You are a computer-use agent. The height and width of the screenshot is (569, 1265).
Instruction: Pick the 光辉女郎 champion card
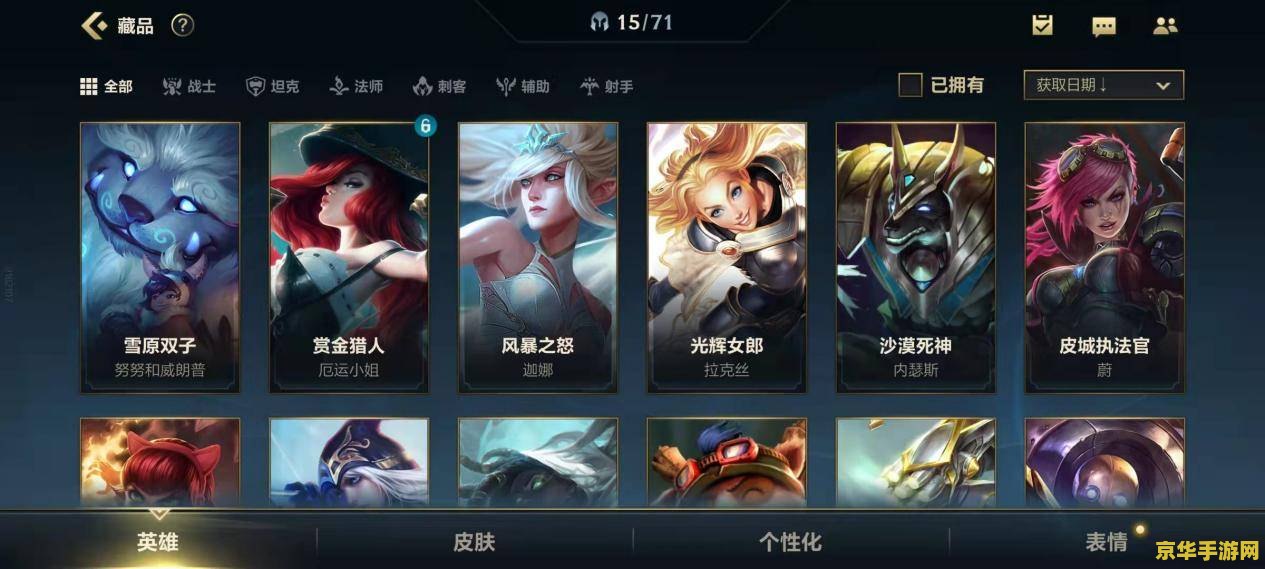click(x=727, y=257)
